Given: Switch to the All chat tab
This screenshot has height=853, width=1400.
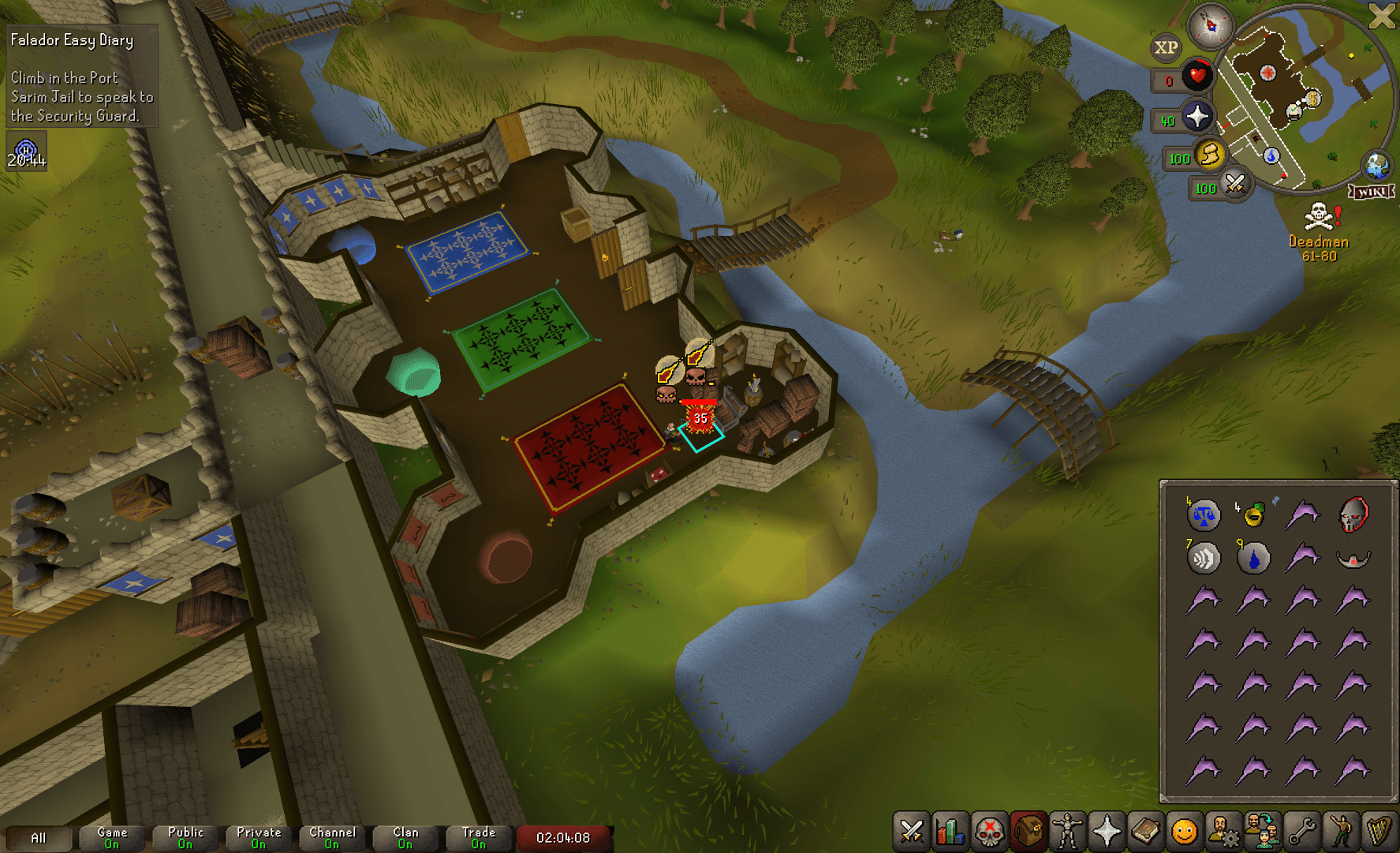Looking at the screenshot, I should [39, 838].
